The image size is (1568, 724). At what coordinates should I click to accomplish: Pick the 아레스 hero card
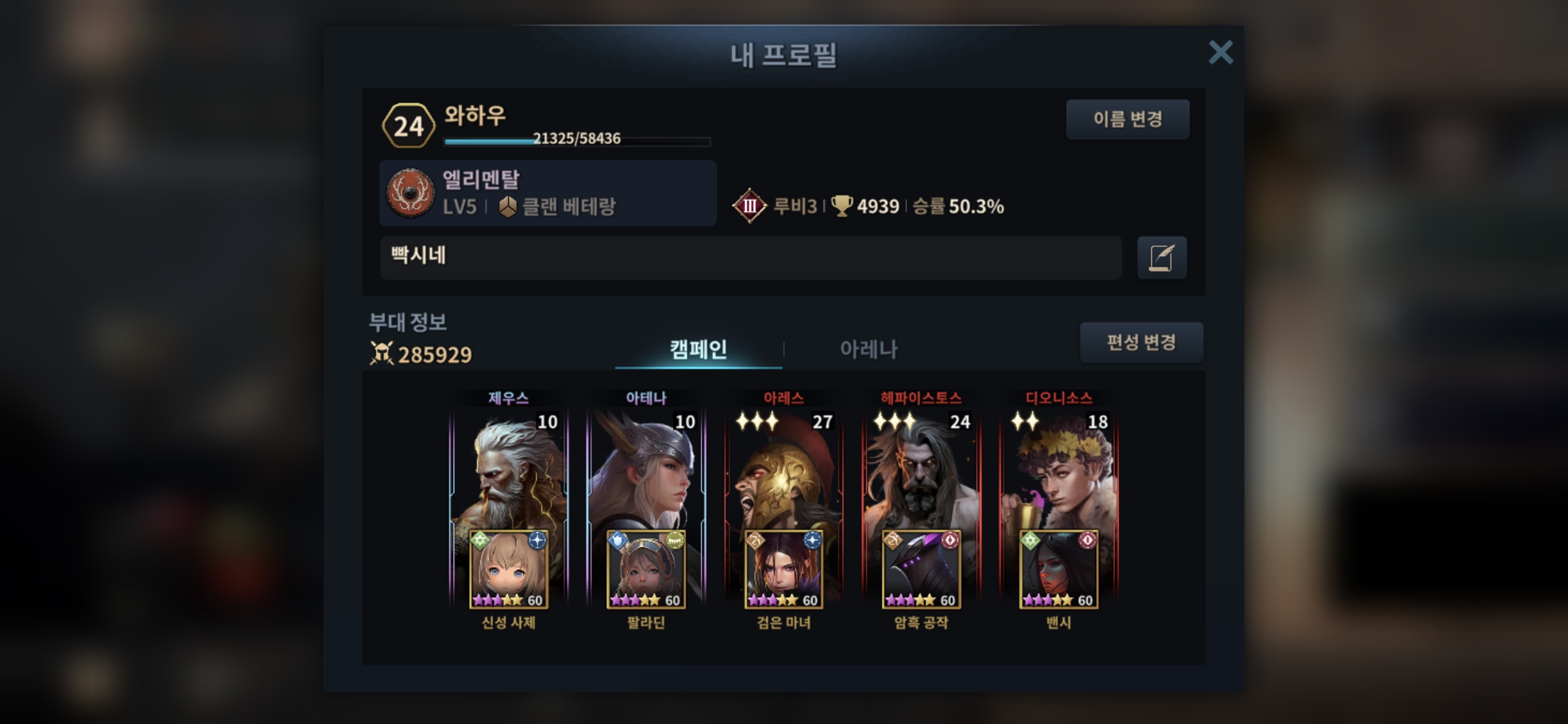click(783, 469)
